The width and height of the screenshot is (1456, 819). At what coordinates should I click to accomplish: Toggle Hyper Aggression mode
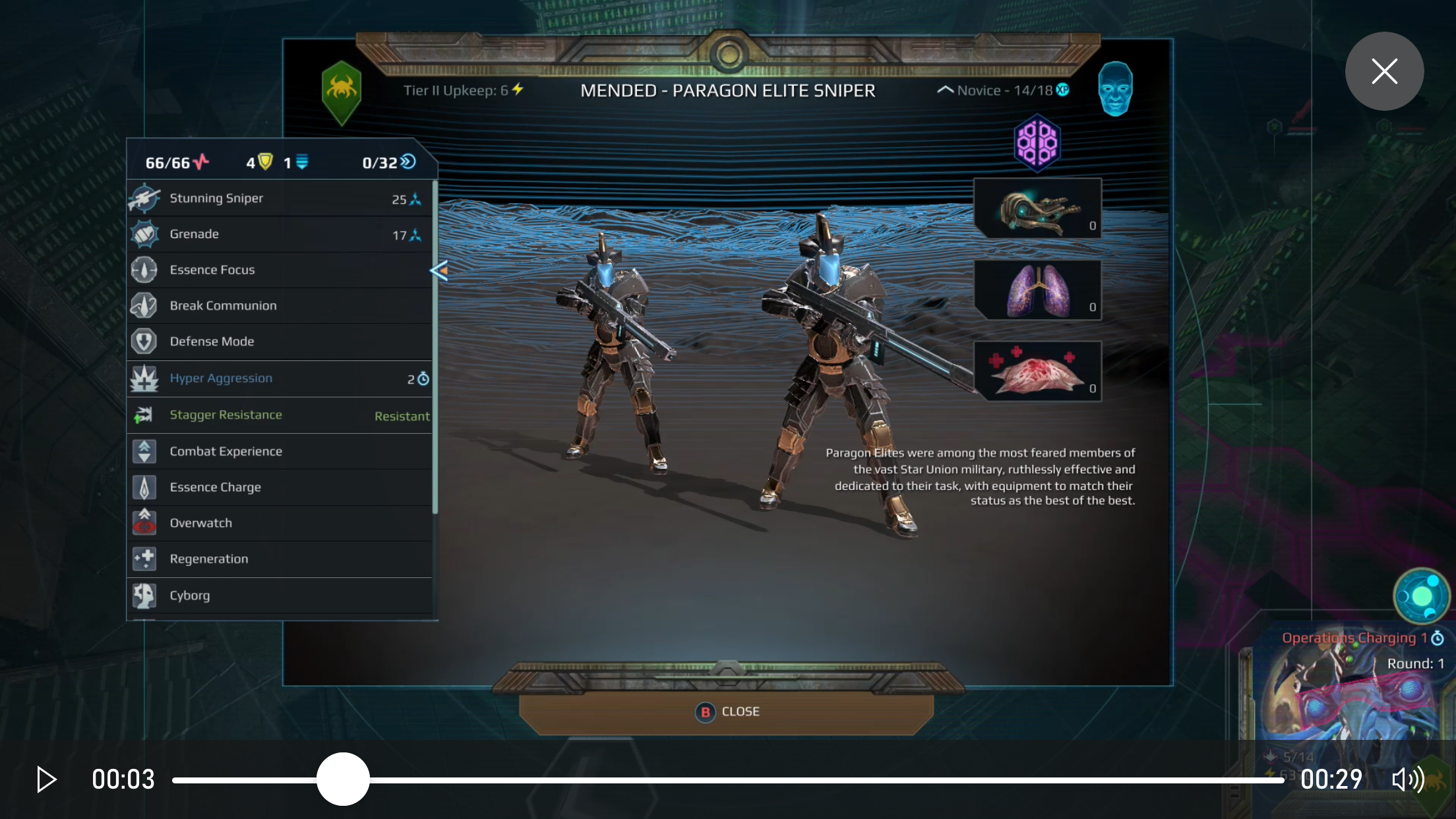point(145,378)
